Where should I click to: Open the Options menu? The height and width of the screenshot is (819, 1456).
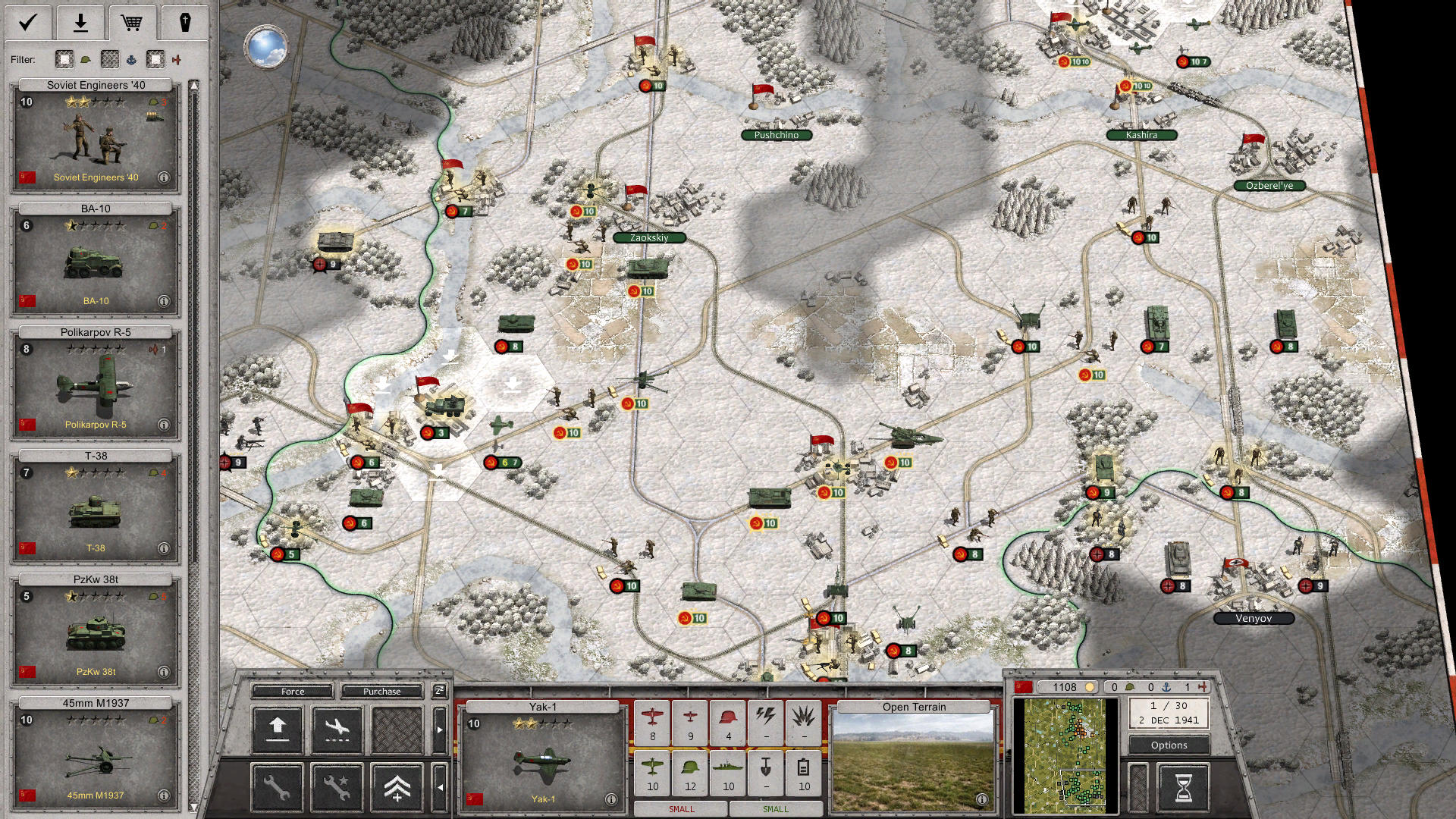click(1169, 745)
